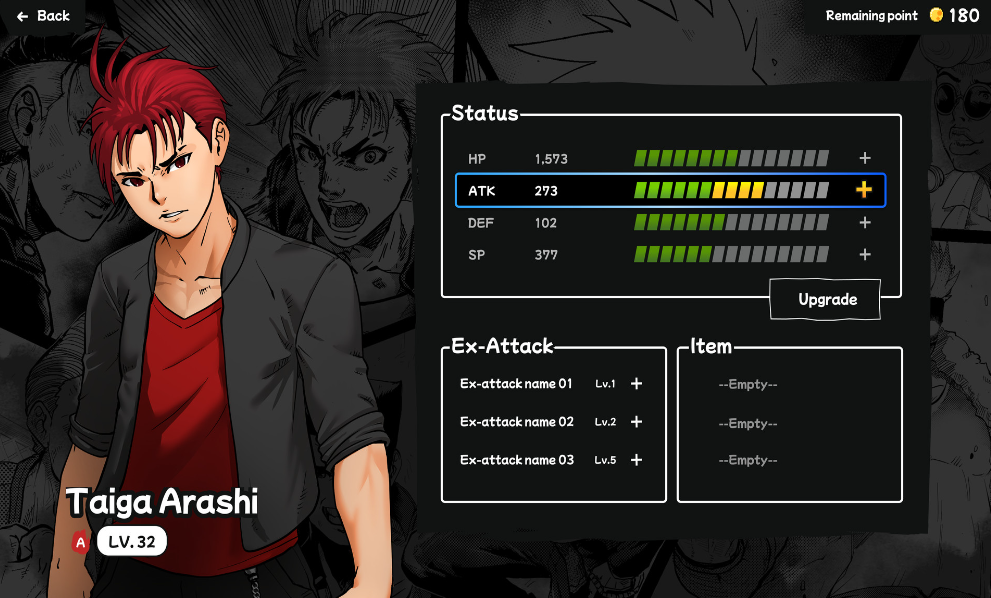Image resolution: width=991 pixels, height=598 pixels.
Task: Level up Ex-attack name 03
Action: point(636,460)
